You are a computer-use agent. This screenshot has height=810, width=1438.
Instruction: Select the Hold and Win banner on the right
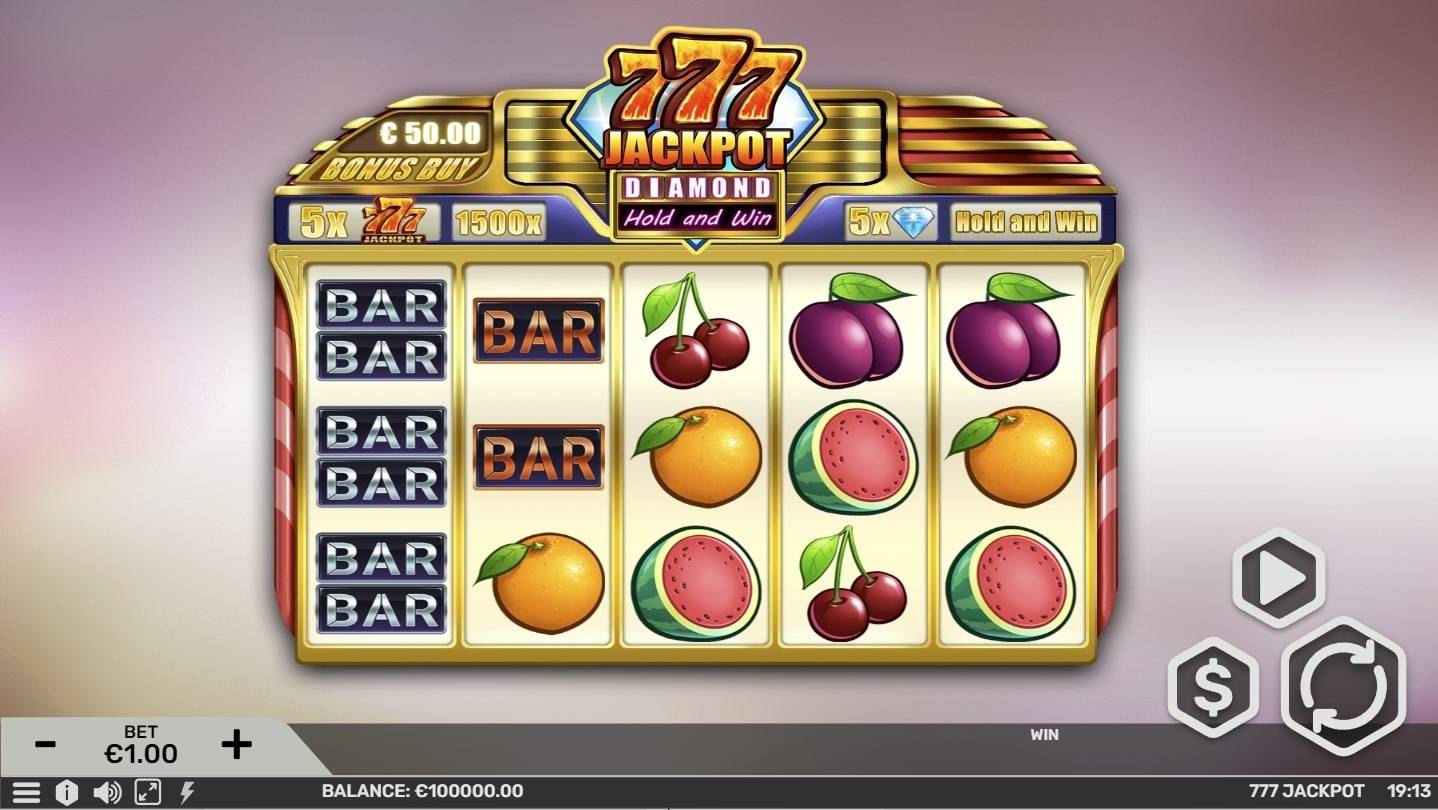pyautogui.click(x=1025, y=221)
